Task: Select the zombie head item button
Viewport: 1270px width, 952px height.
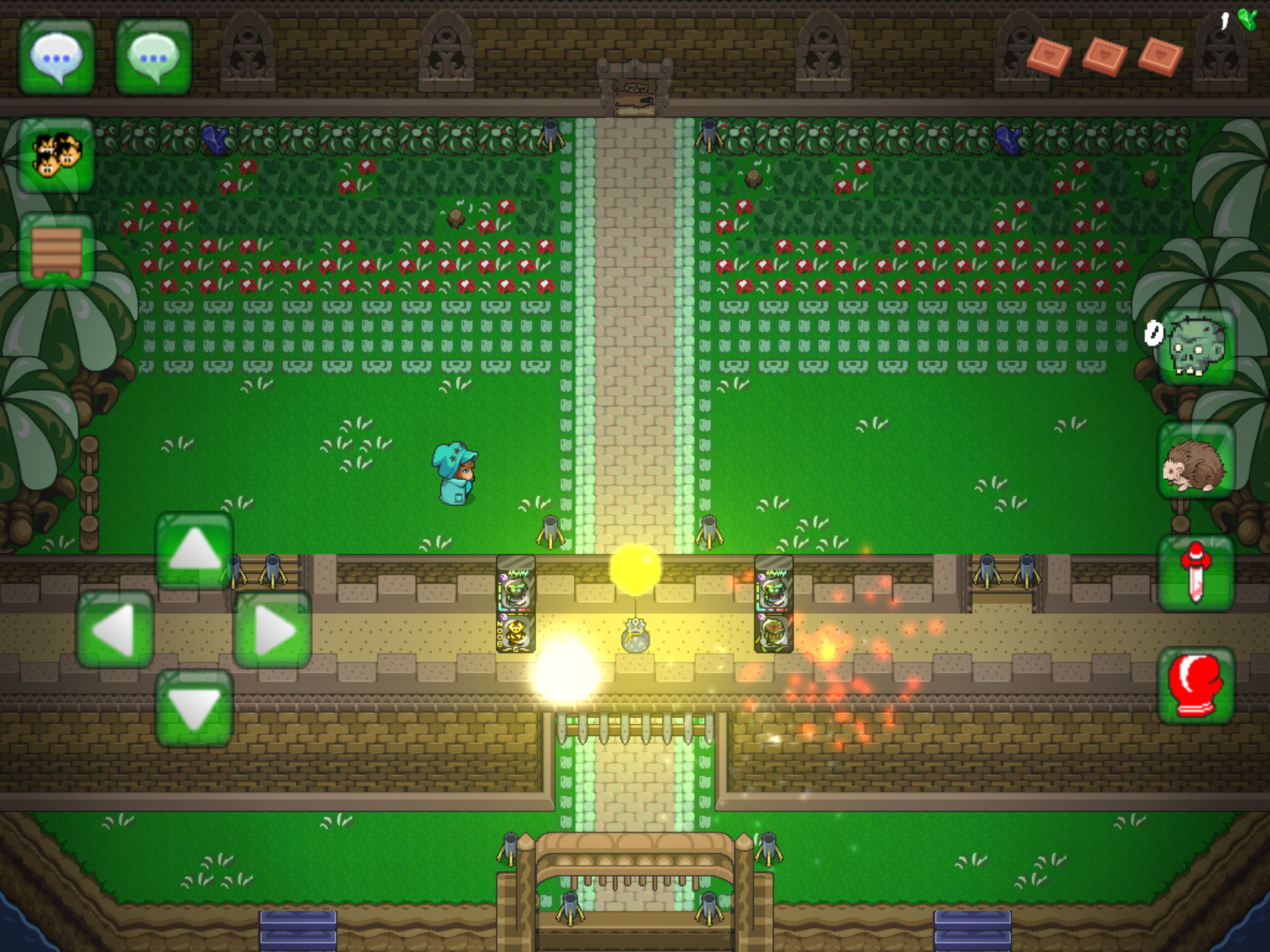Action: 1196,347
